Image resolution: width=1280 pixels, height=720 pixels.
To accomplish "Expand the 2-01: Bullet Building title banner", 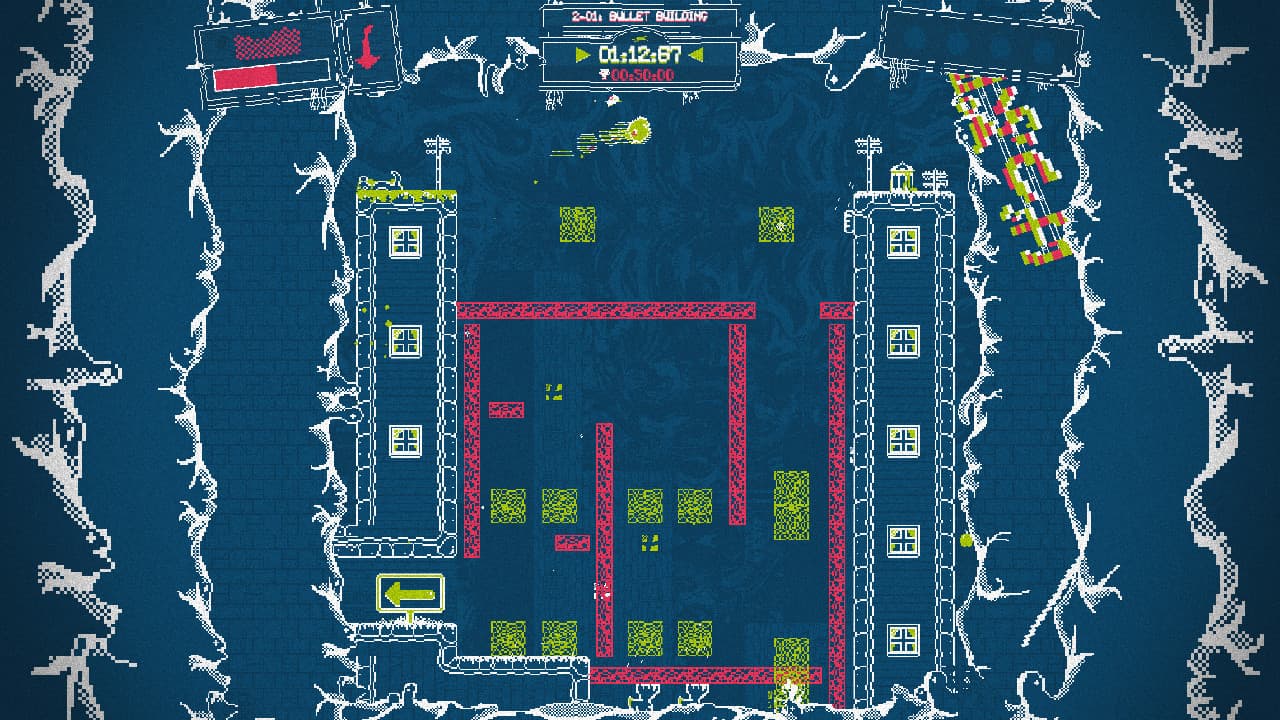I will click(640, 15).
